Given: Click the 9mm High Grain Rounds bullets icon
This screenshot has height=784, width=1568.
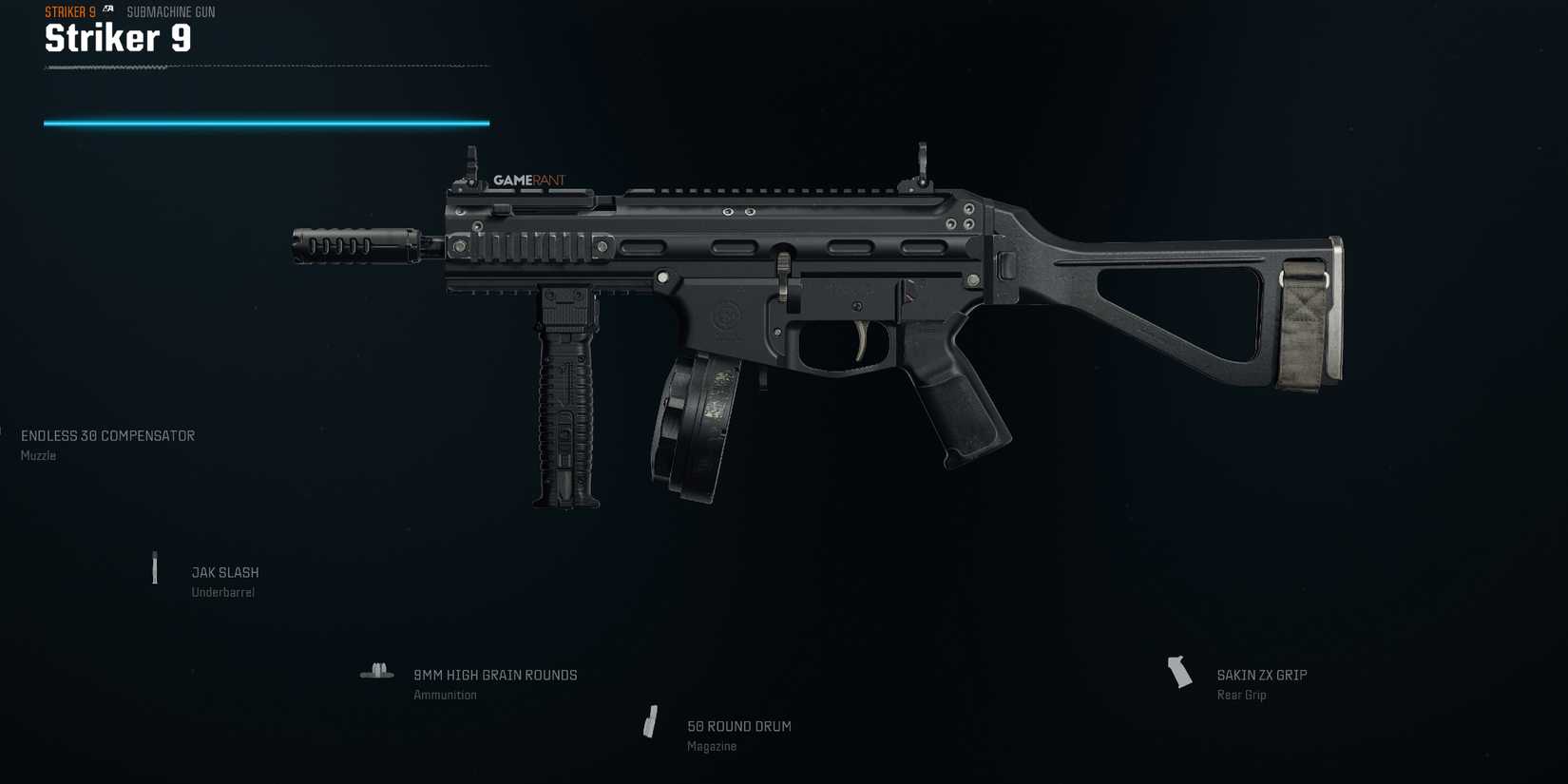Looking at the screenshot, I should pos(377,670).
